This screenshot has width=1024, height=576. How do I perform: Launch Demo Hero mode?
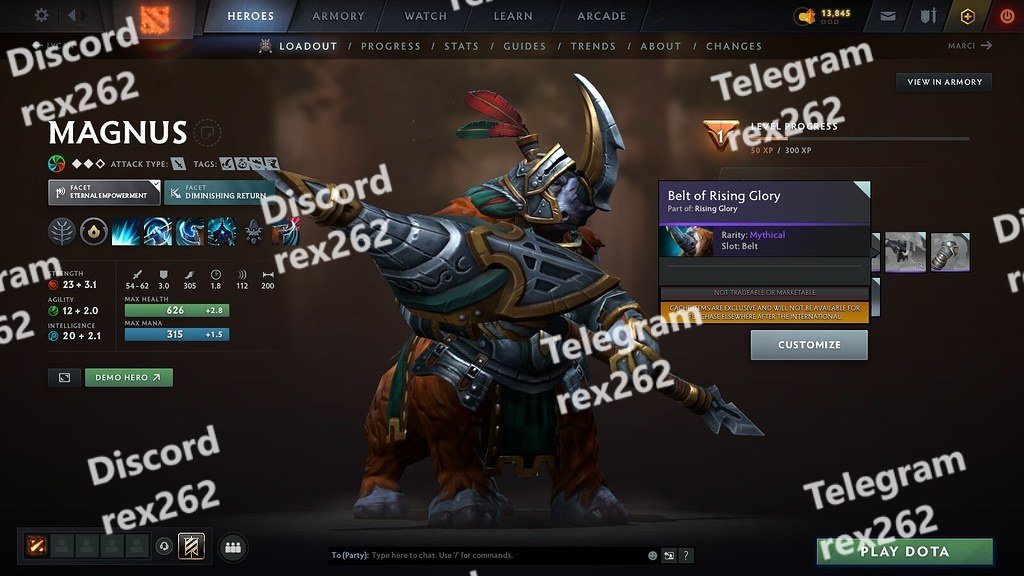128,378
